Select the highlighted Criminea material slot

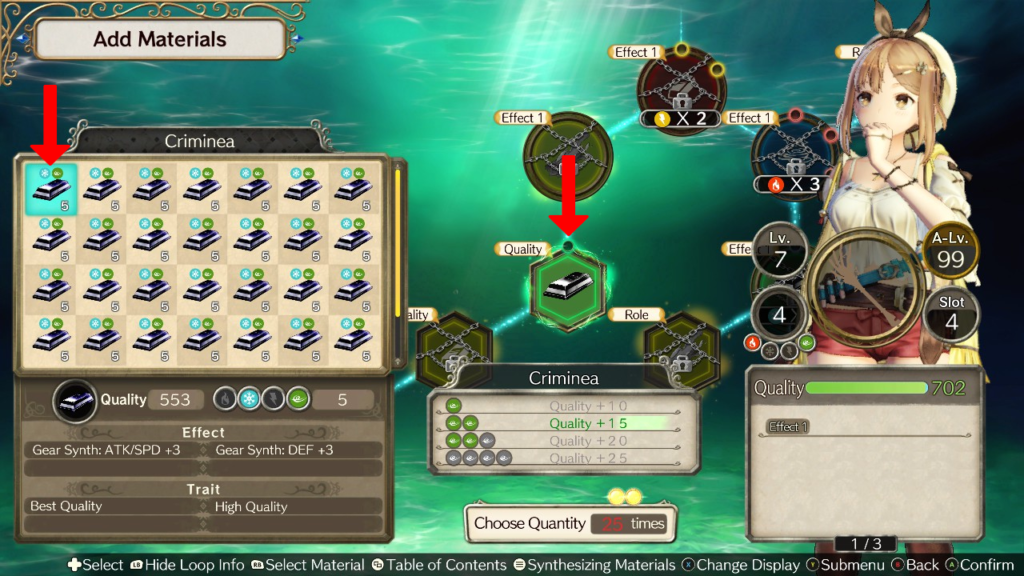(x=51, y=189)
